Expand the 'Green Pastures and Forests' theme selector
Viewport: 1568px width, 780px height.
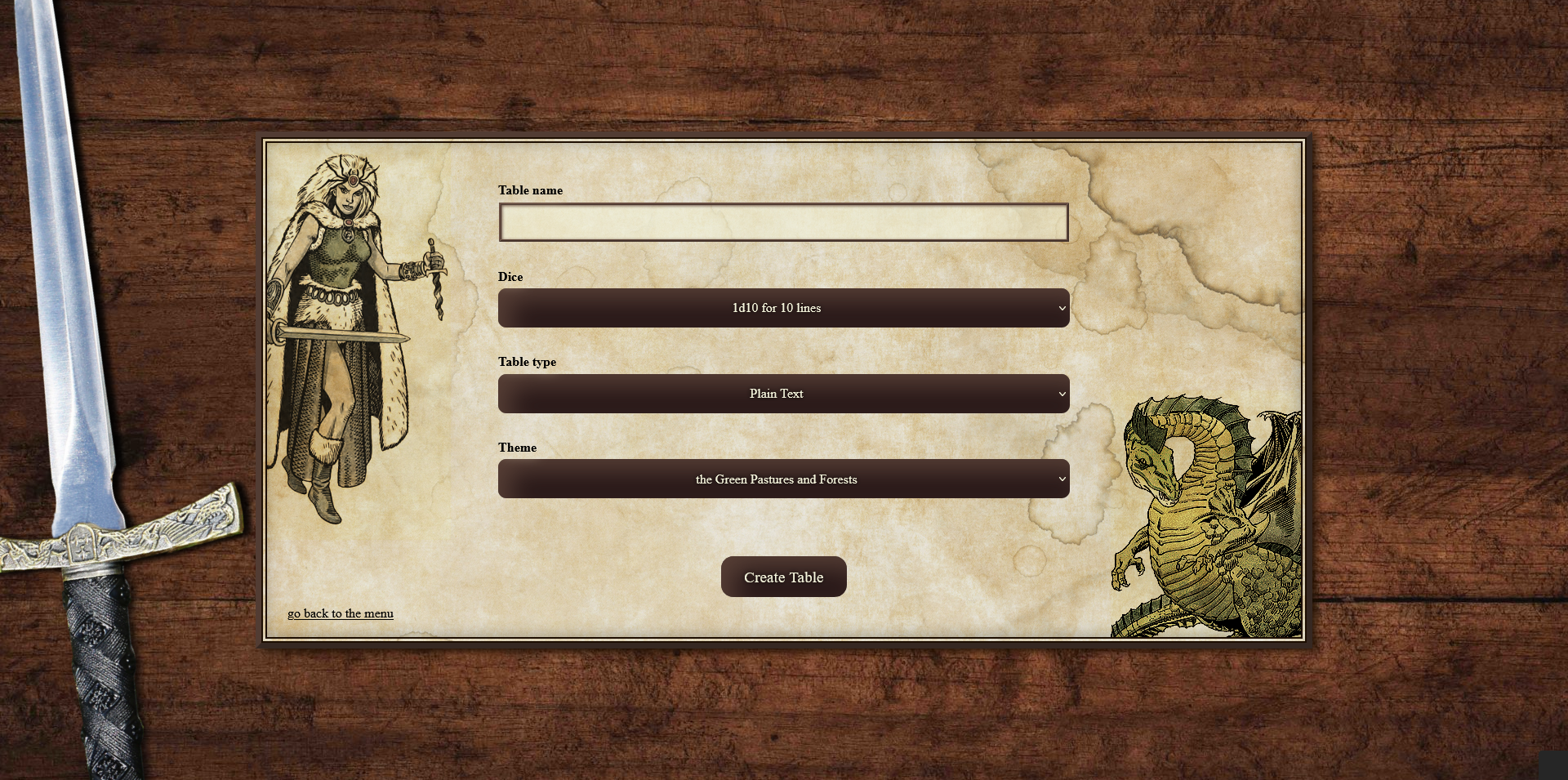[783, 479]
